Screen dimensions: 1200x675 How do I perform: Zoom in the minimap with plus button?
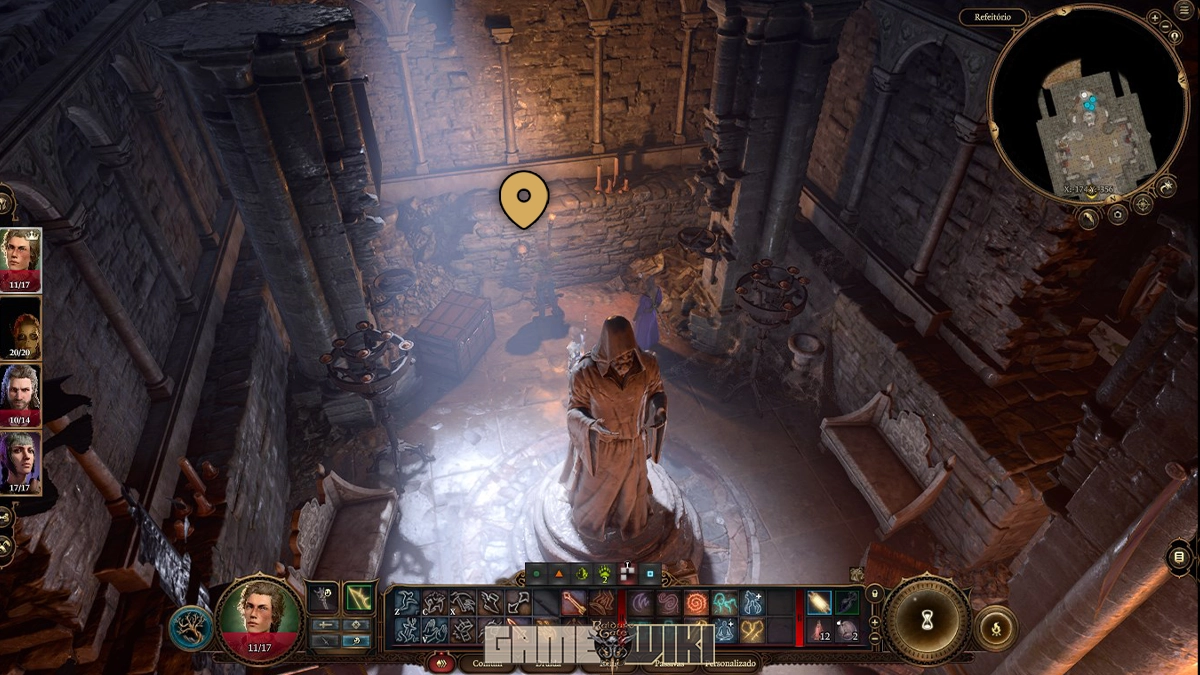pyautogui.click(x=1155, y=18)
